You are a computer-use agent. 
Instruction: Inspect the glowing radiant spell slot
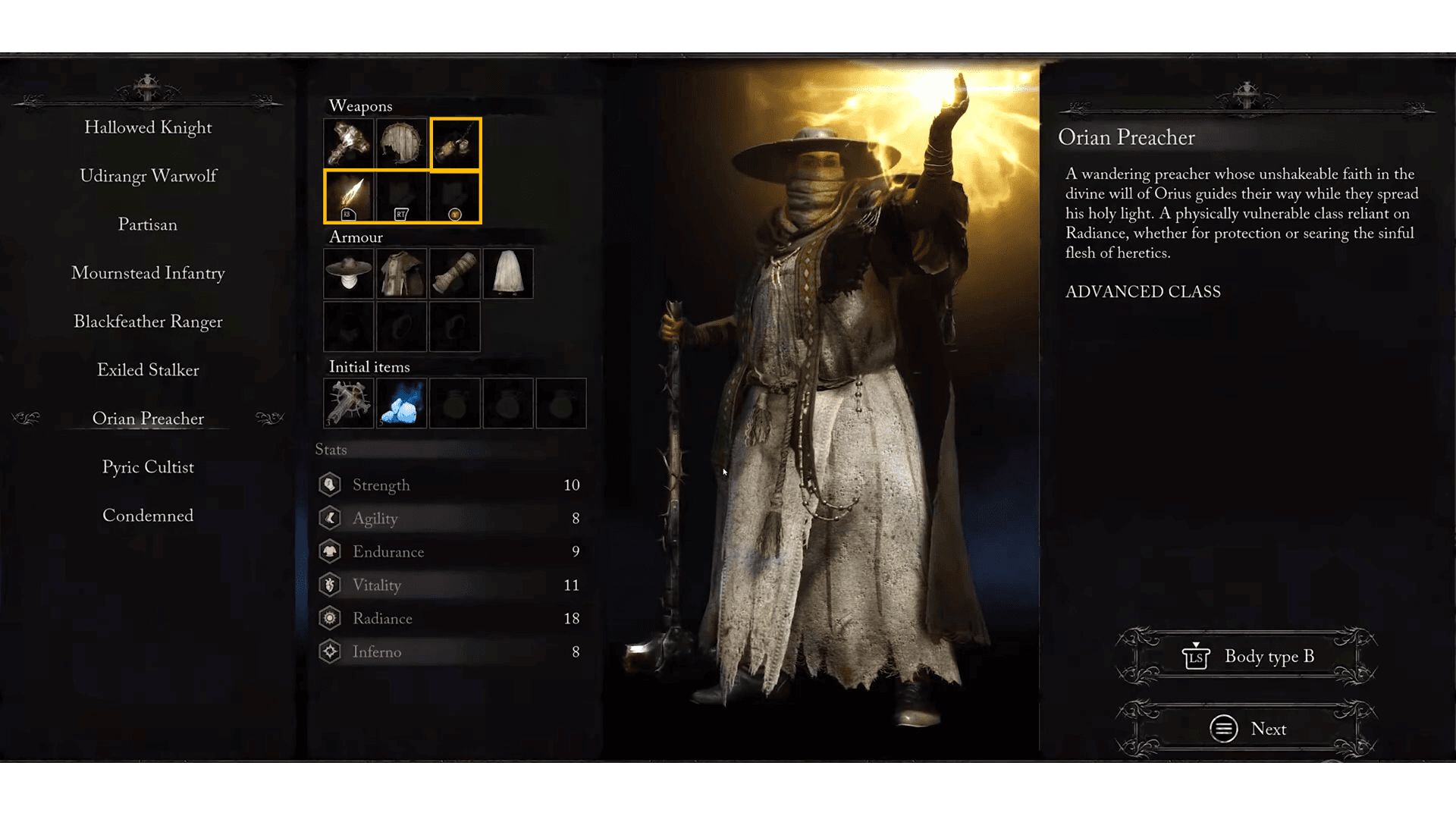[x=349, y=196]
